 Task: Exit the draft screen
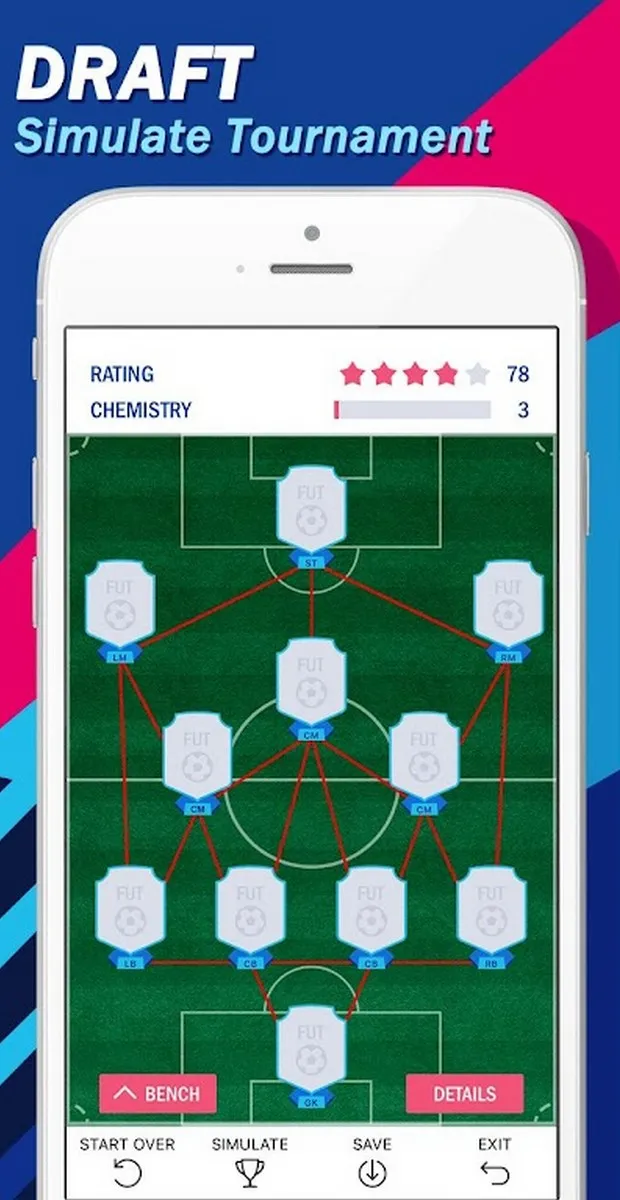(494, 1161)
